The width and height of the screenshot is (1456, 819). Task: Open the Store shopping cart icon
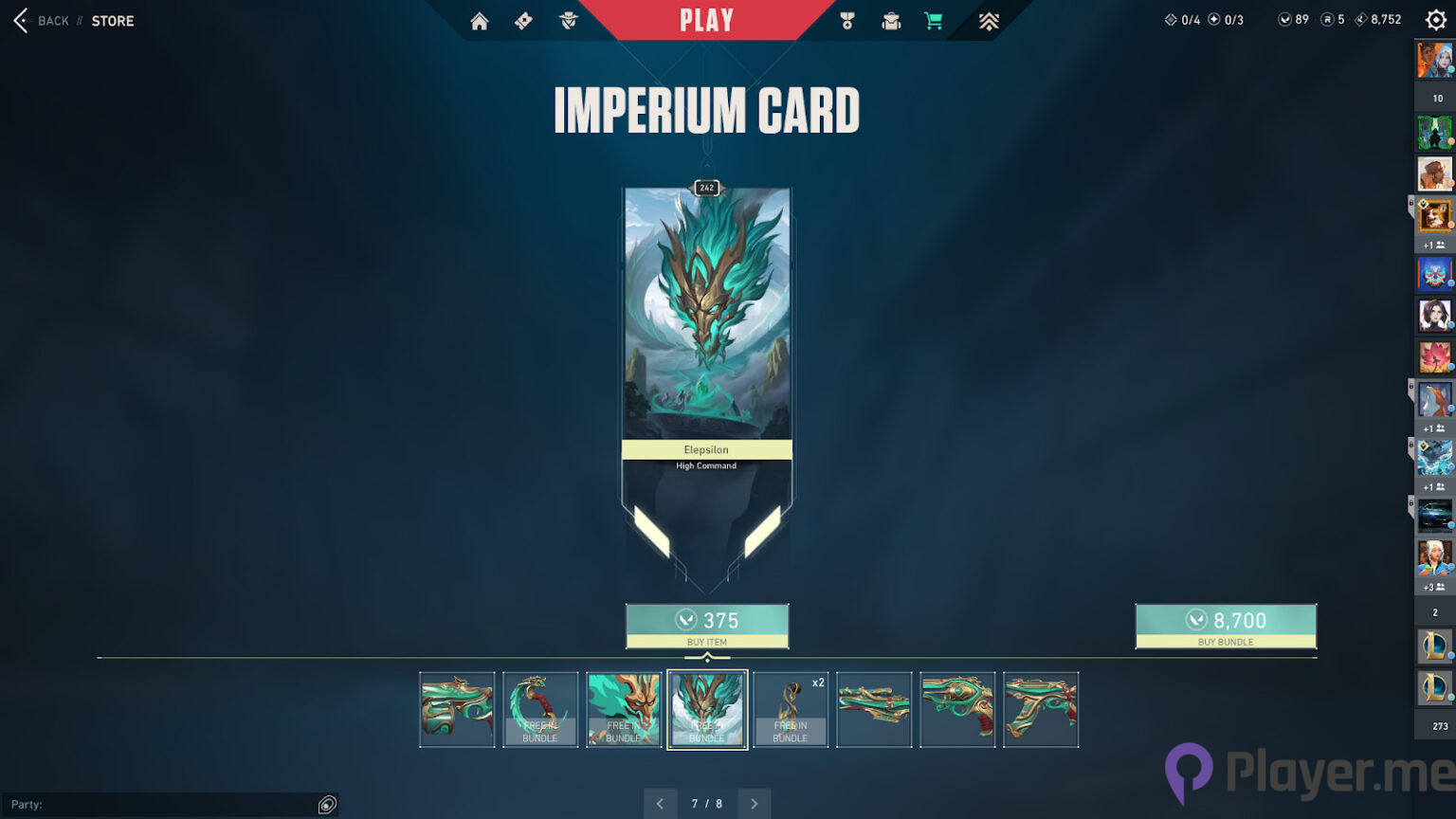pyautogui.click(x=934, y=20)
